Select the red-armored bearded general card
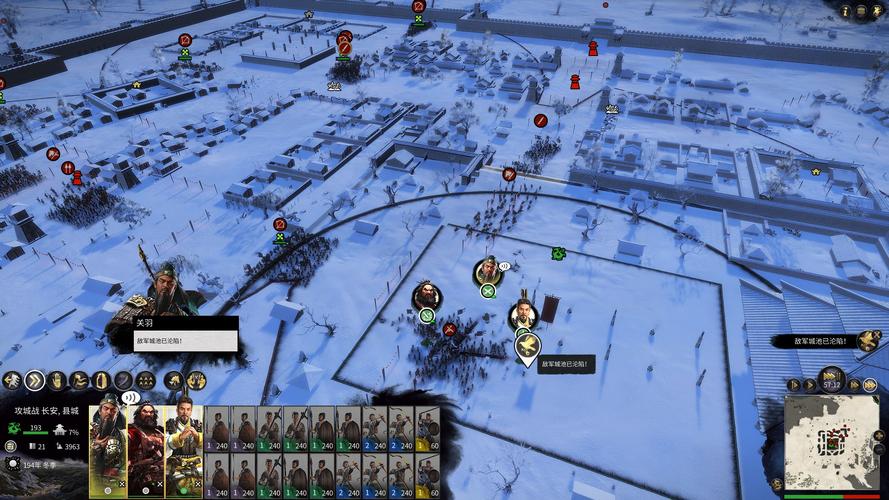Screen dimensions: 889x500 point(145,448)
